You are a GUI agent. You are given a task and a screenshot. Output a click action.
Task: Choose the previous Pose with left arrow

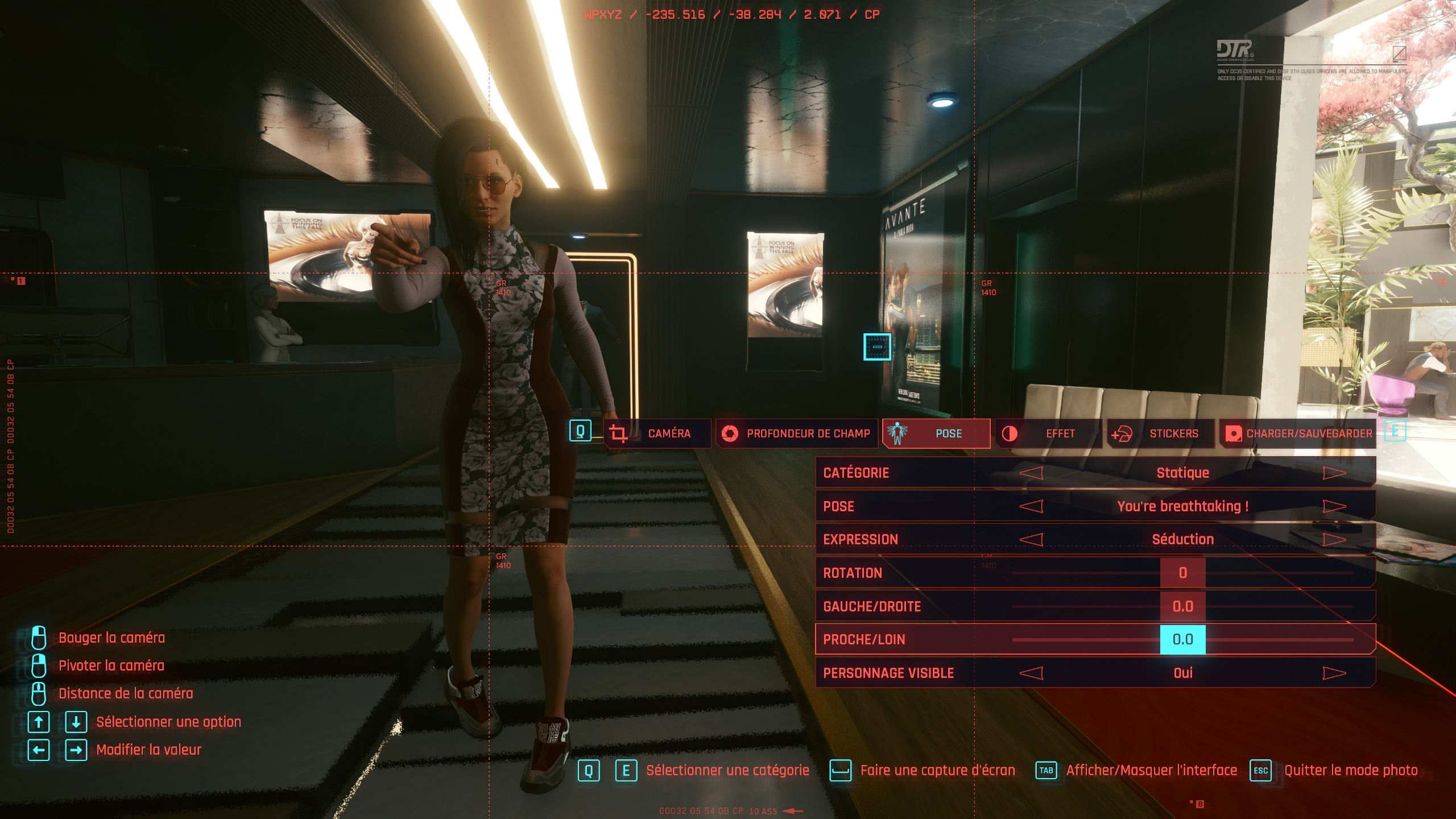point(1031,506)
